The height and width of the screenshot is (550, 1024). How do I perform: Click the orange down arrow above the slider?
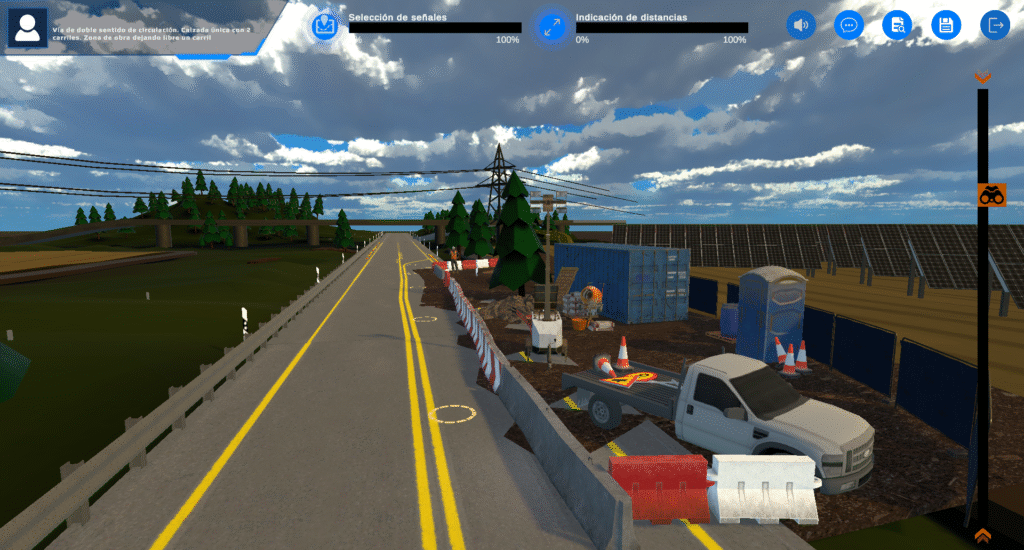(x=983, y=77)
